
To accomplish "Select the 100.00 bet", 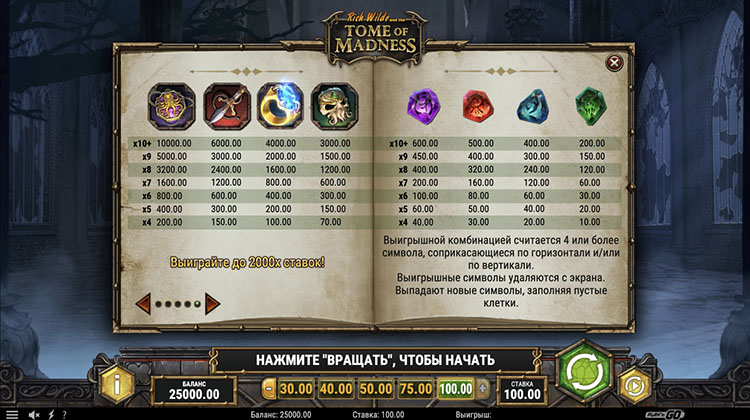I will pos(456,388).
